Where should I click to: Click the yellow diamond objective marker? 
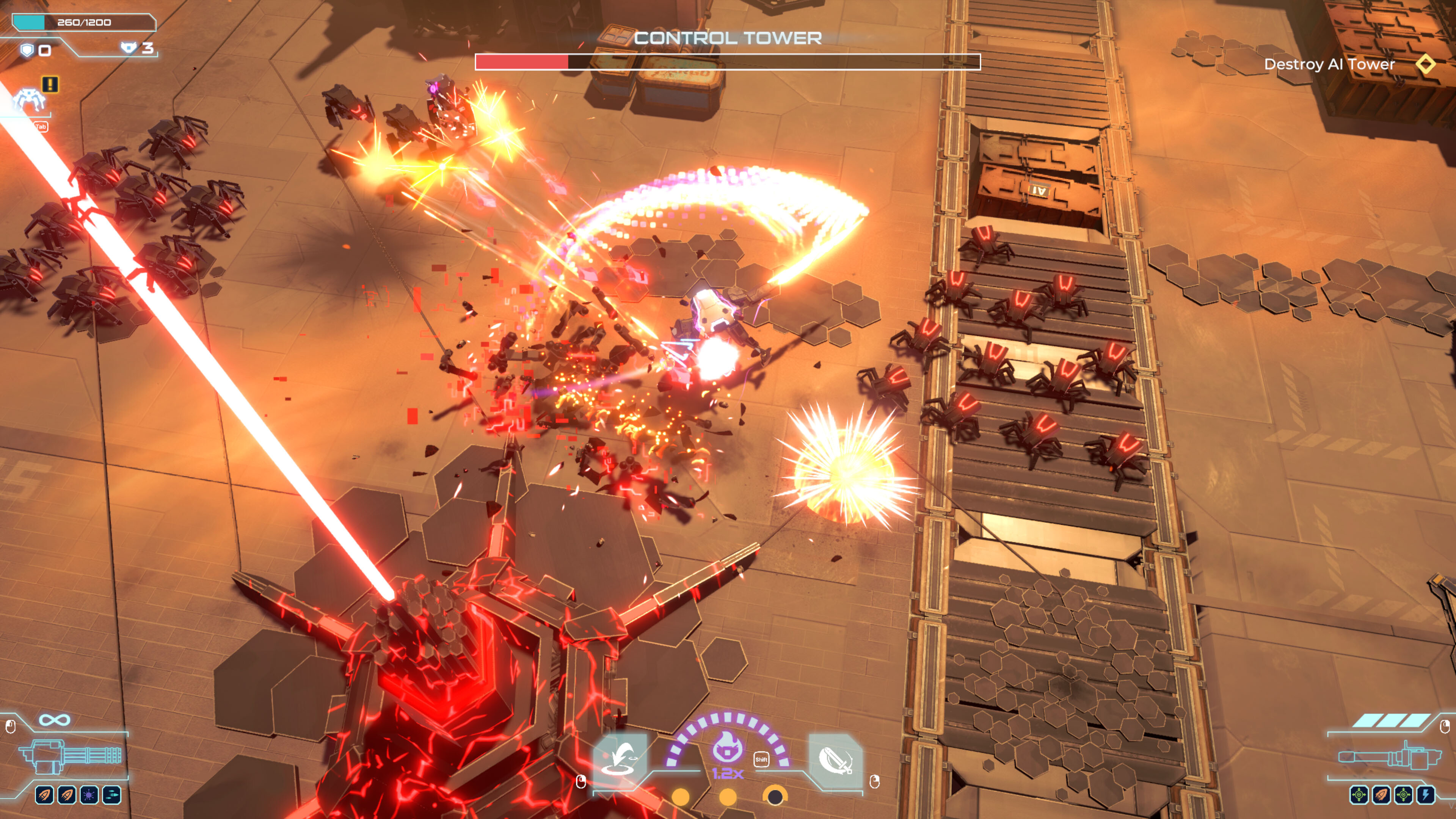[x=1425, y=64]
